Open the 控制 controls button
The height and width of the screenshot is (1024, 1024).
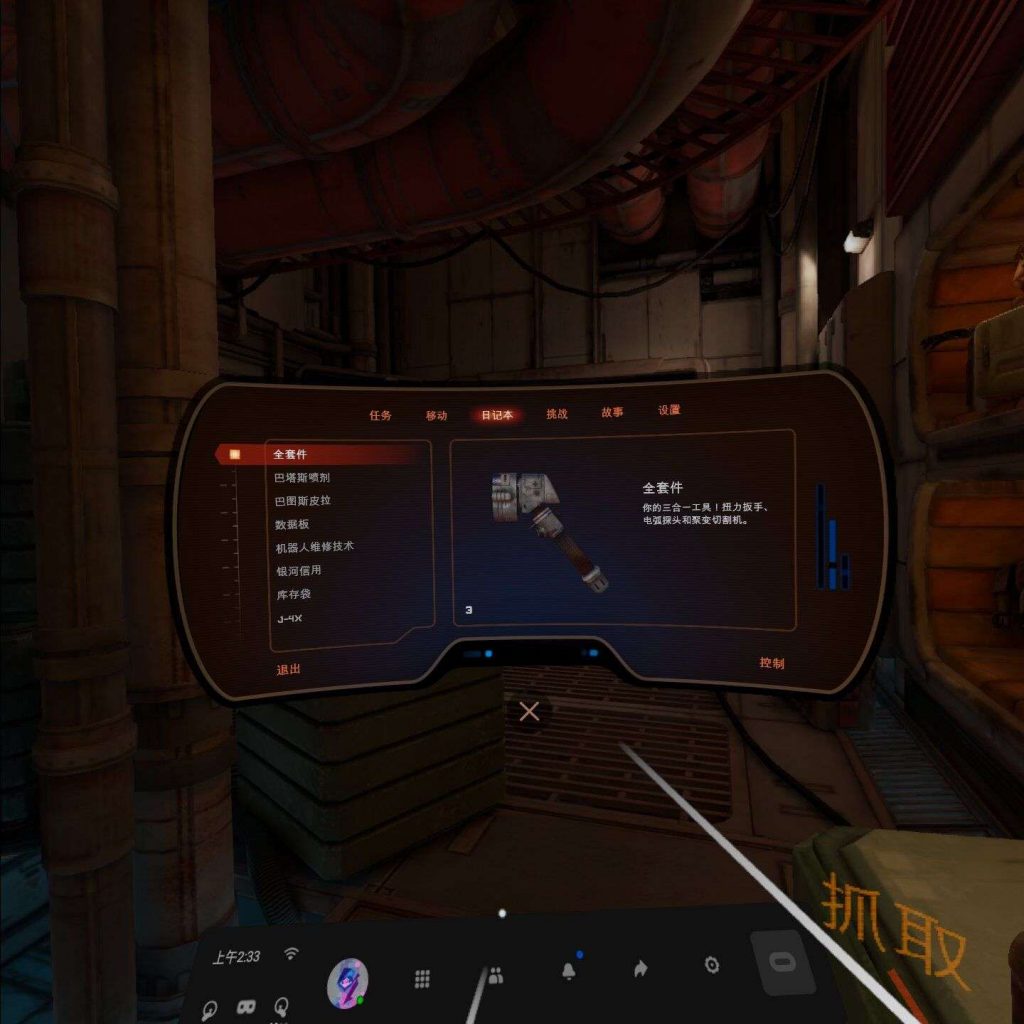(x=771, y=663)
